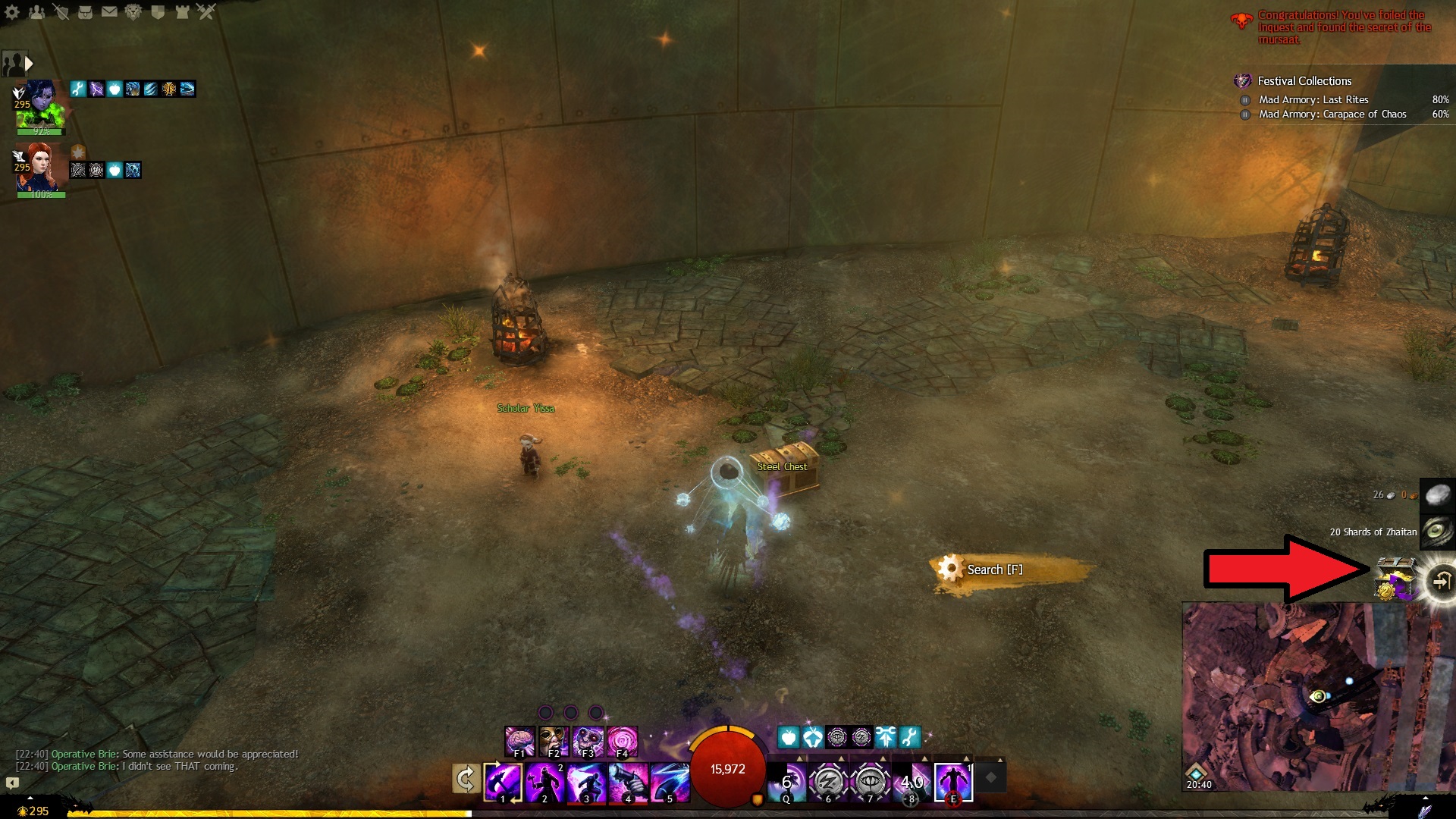Expand the party panel arrow
This screenshot has height=819, width=1456.
(29, 64)
